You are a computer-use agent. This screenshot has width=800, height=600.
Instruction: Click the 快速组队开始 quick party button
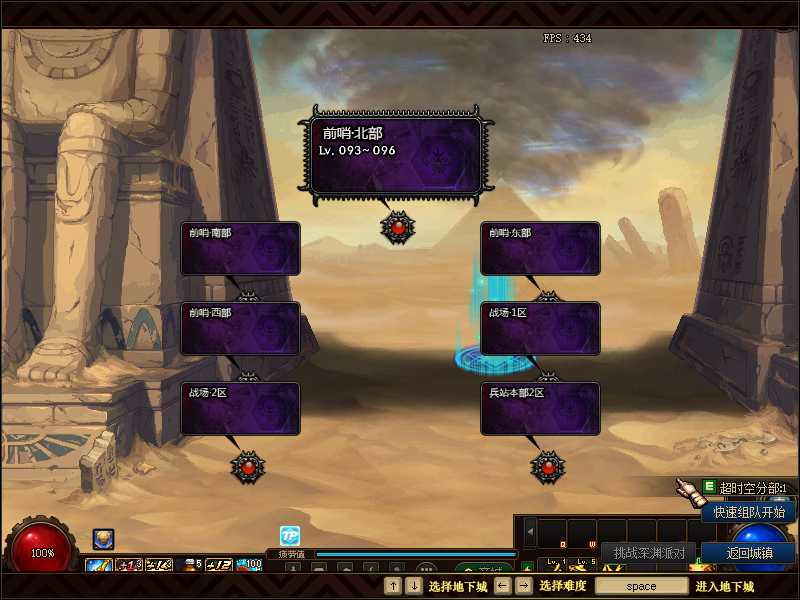pos(748,512)
